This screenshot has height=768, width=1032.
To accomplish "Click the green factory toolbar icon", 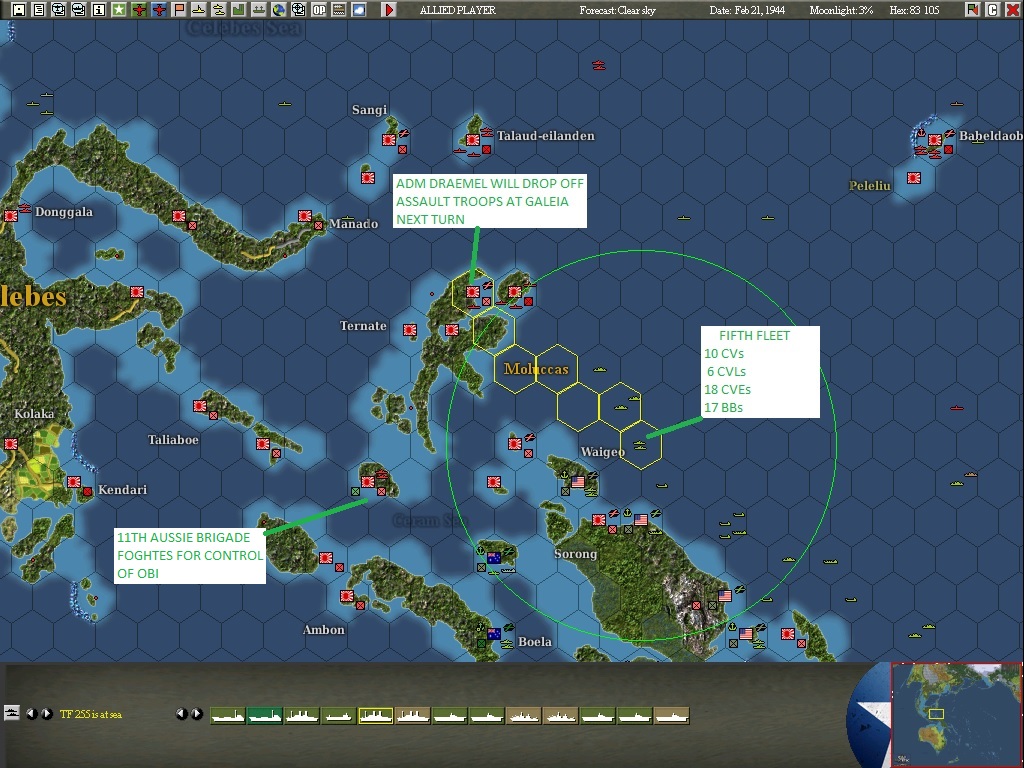I will 238,10.
